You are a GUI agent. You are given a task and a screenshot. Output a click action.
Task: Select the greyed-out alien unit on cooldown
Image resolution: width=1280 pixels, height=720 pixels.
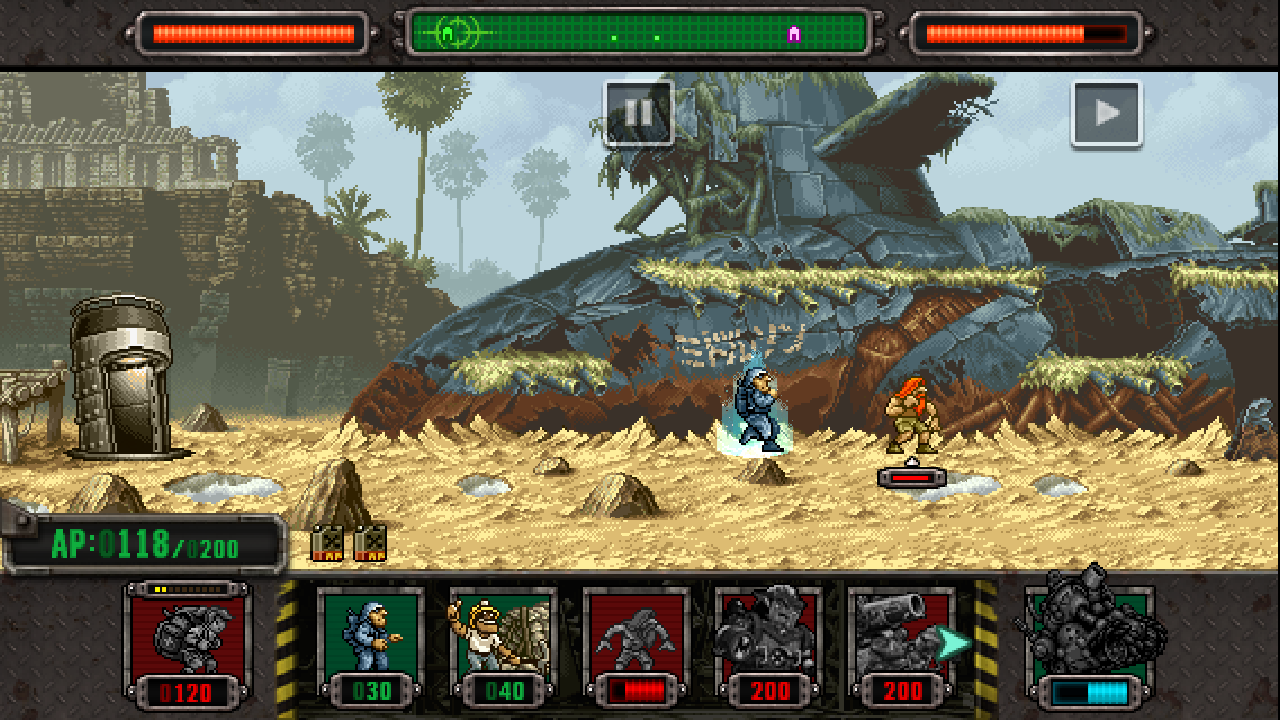[636, 642]
